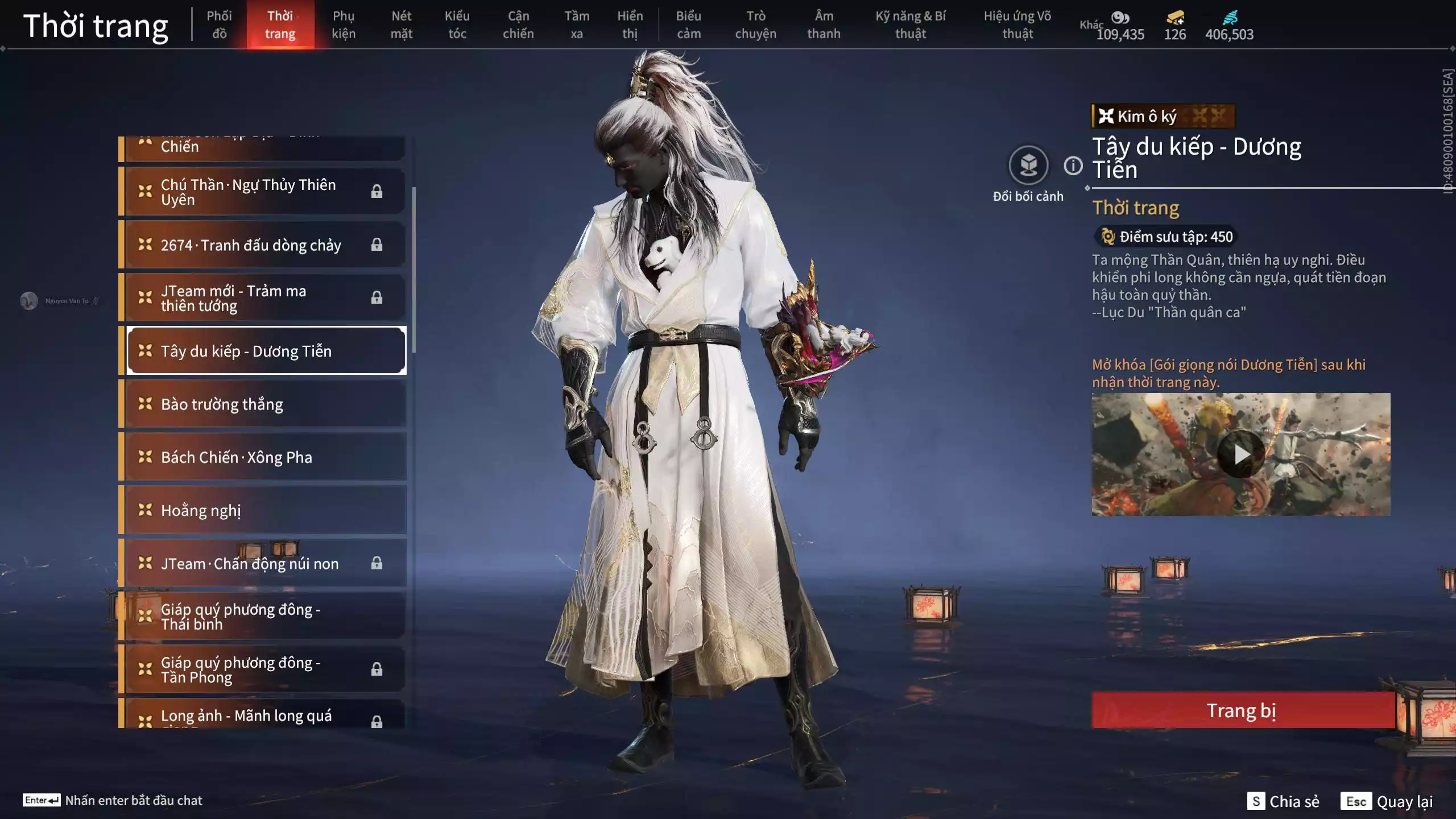Choose the Bách Chiến · Xông Pha outfit
The image size is (1456, 819).
coord(265,457)
